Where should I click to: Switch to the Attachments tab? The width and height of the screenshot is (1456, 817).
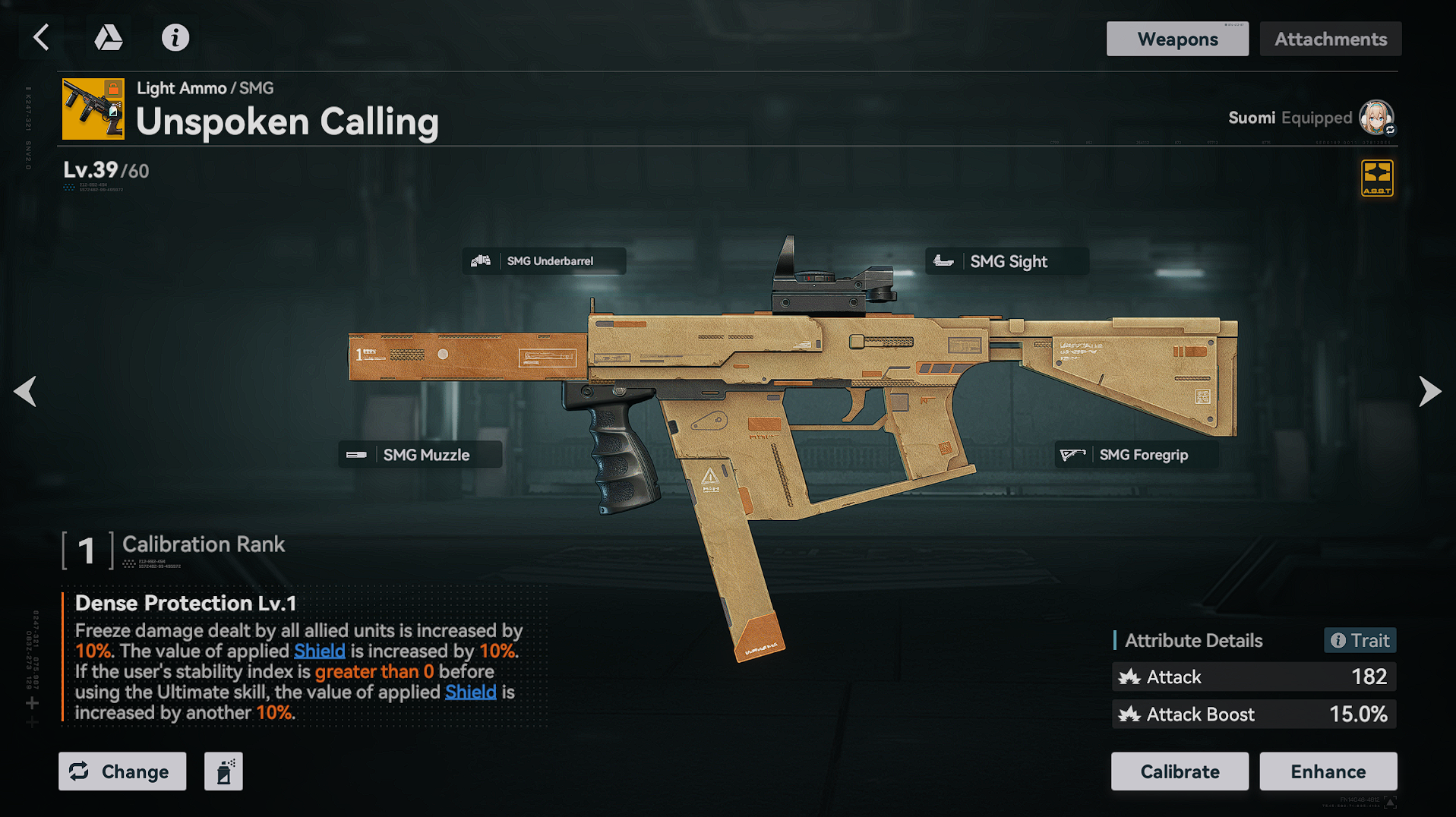tap(1330, 39)
